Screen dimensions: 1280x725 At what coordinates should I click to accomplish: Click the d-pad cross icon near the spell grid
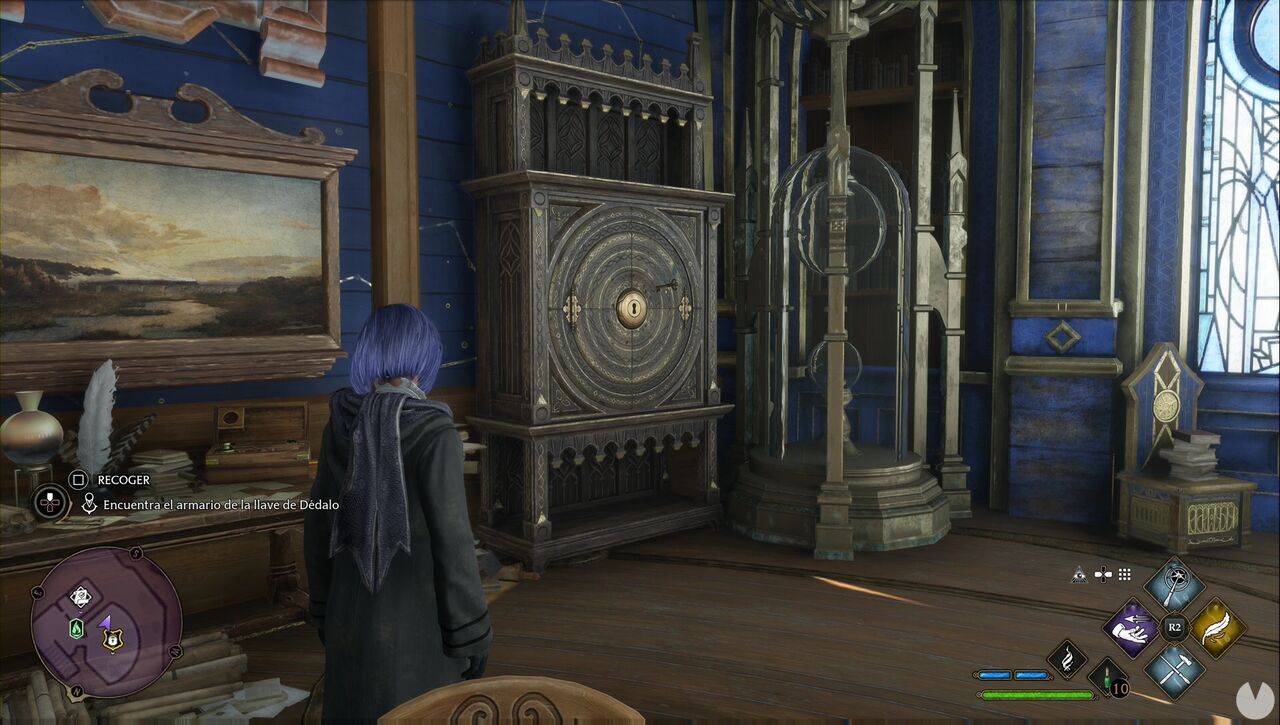(x=1103, y=574)
